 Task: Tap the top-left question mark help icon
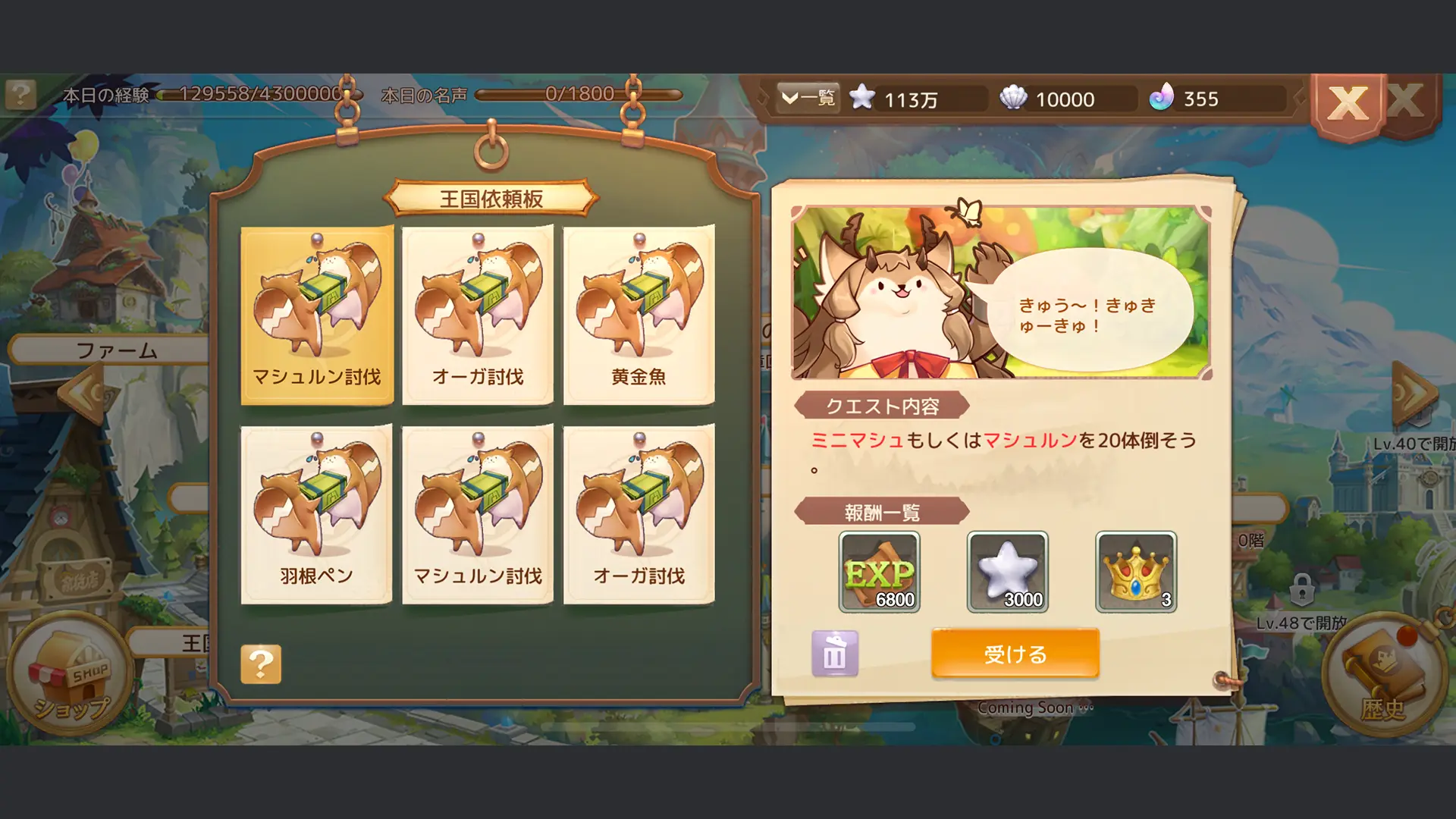(20, 93)
